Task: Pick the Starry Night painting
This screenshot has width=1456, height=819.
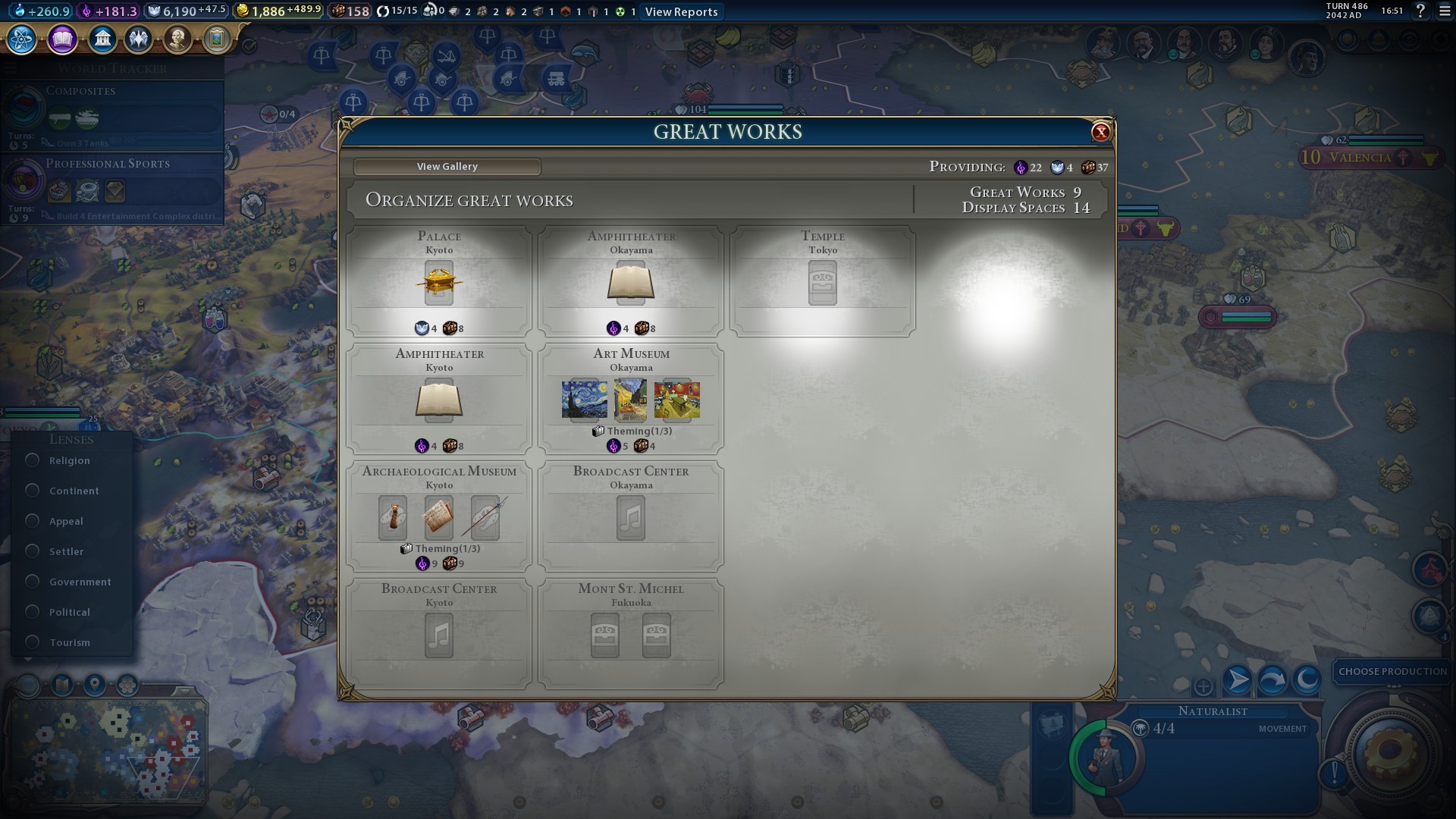Action: point(584,400)
